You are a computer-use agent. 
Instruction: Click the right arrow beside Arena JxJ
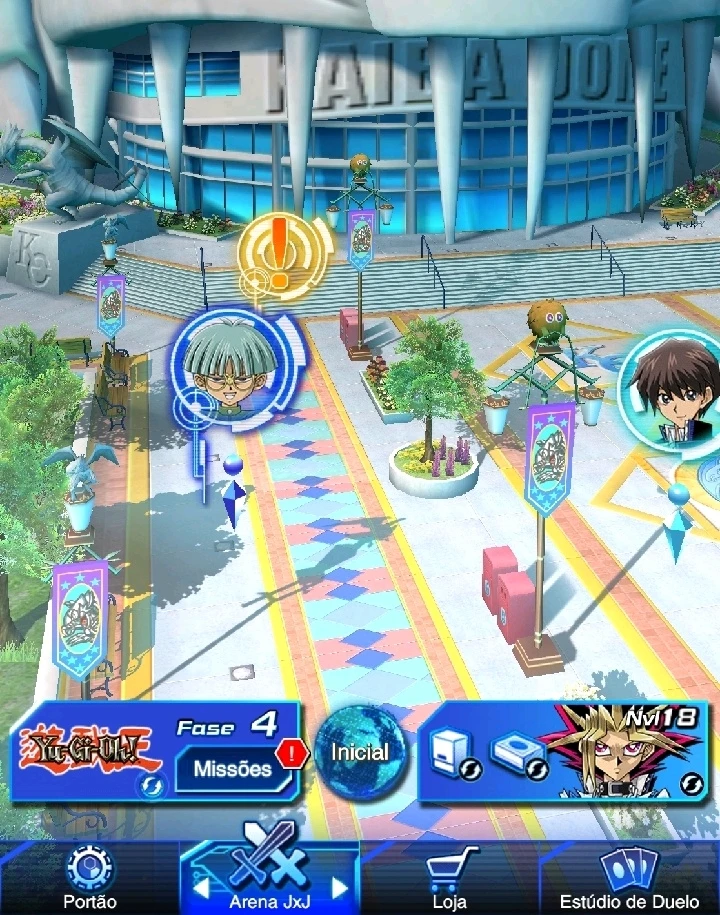tap(339, 888)
